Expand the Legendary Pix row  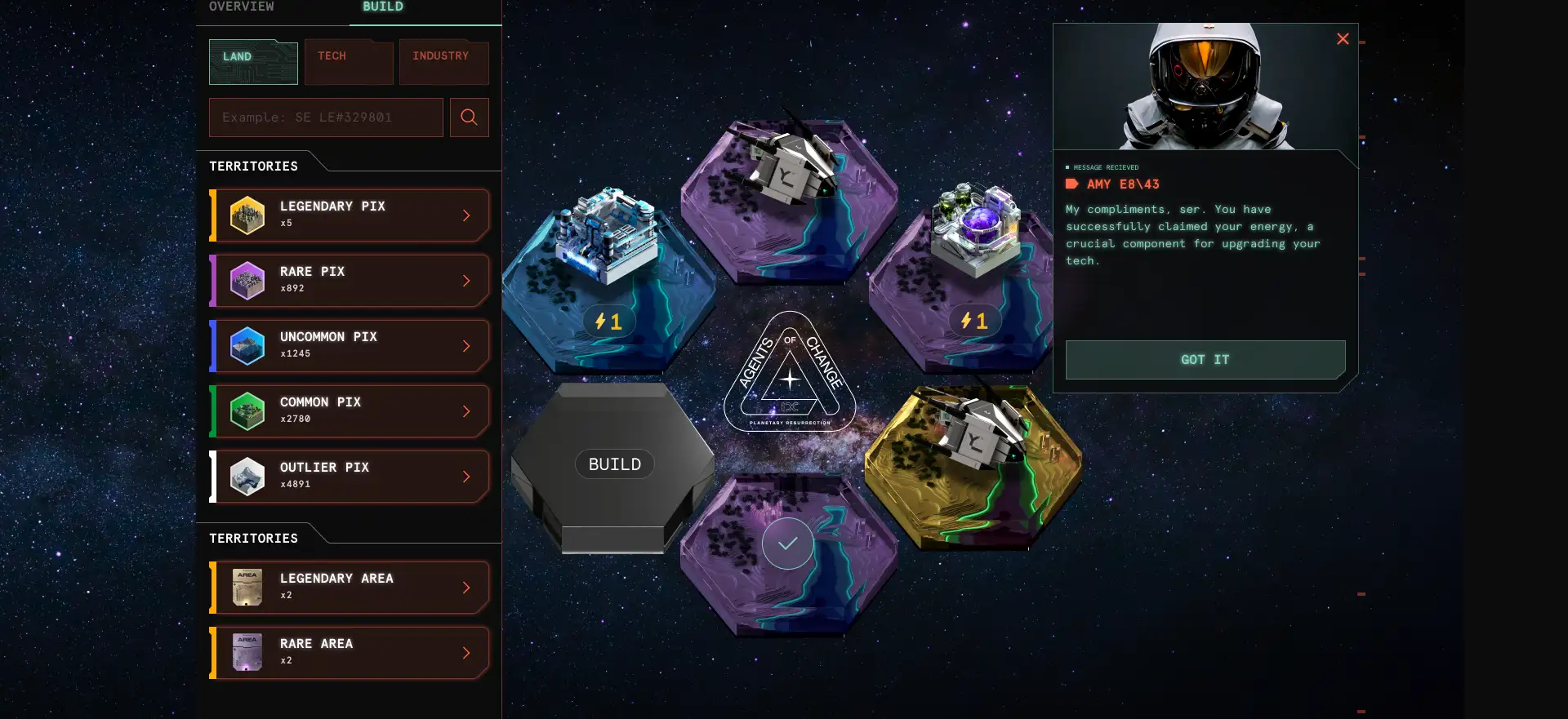coord(350,215)
